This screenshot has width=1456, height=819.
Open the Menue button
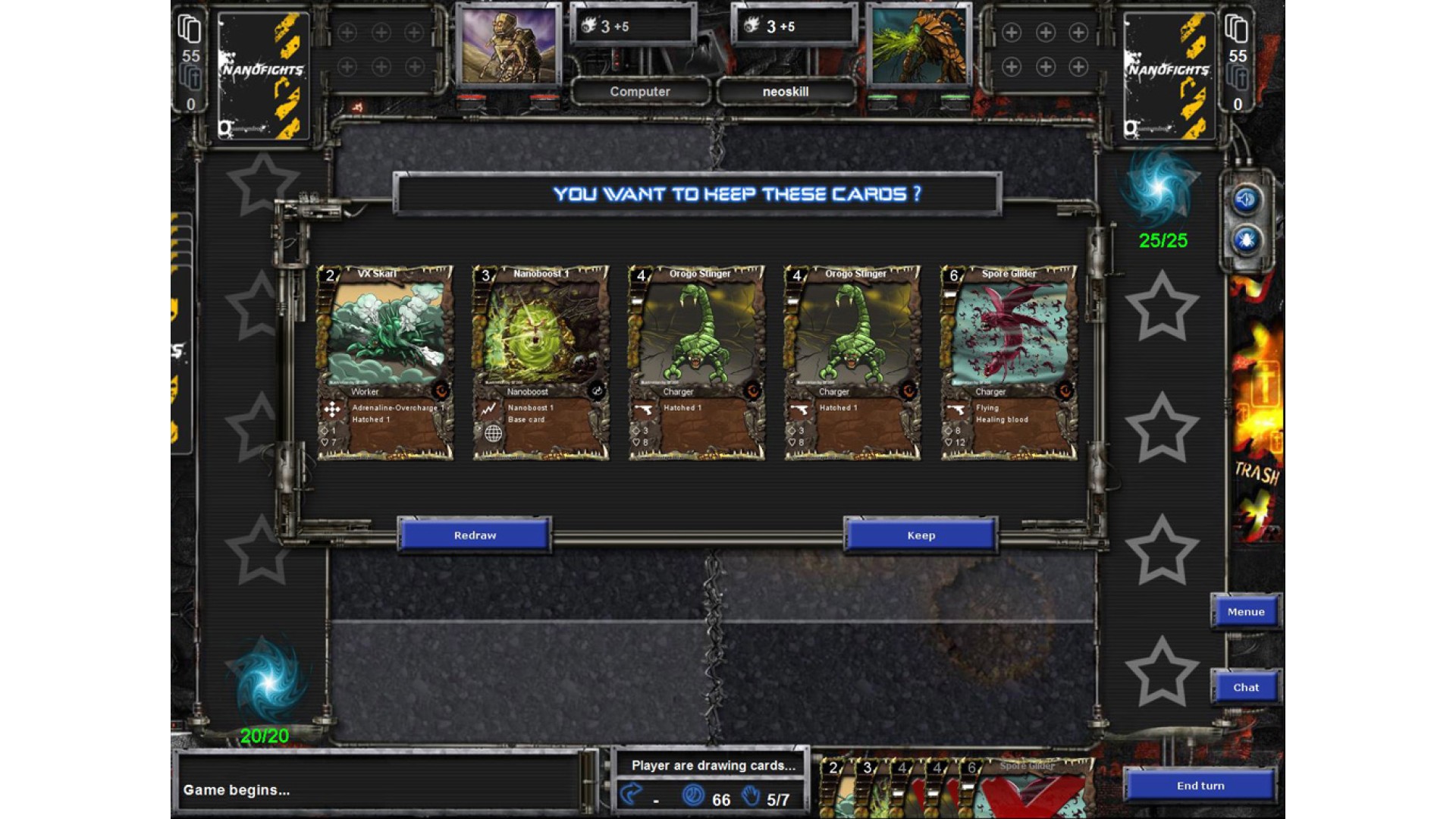click(1245, 612)
